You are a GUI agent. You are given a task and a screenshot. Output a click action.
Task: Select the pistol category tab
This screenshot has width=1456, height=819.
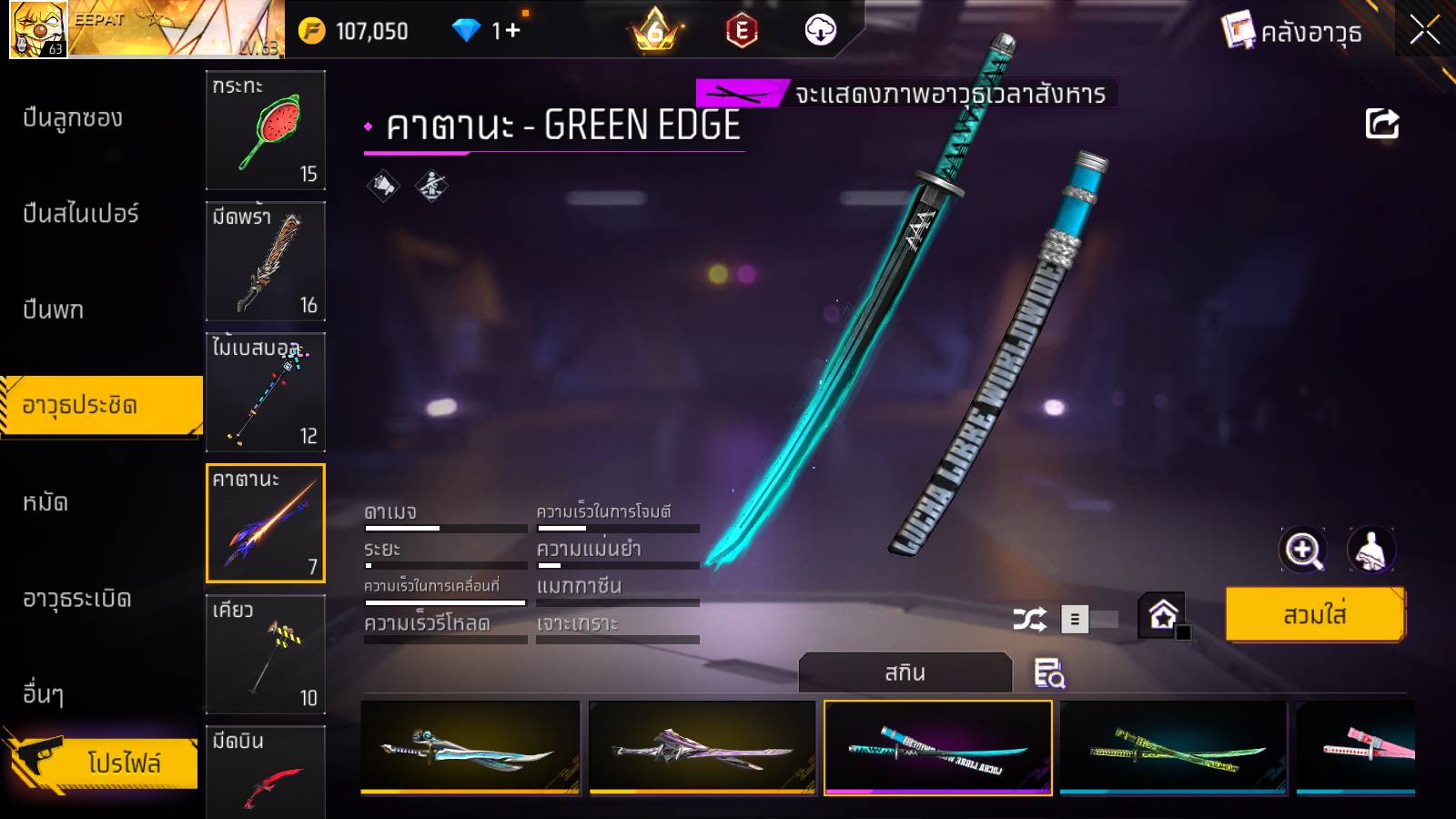pyautogui.click(x=53, y=310)
